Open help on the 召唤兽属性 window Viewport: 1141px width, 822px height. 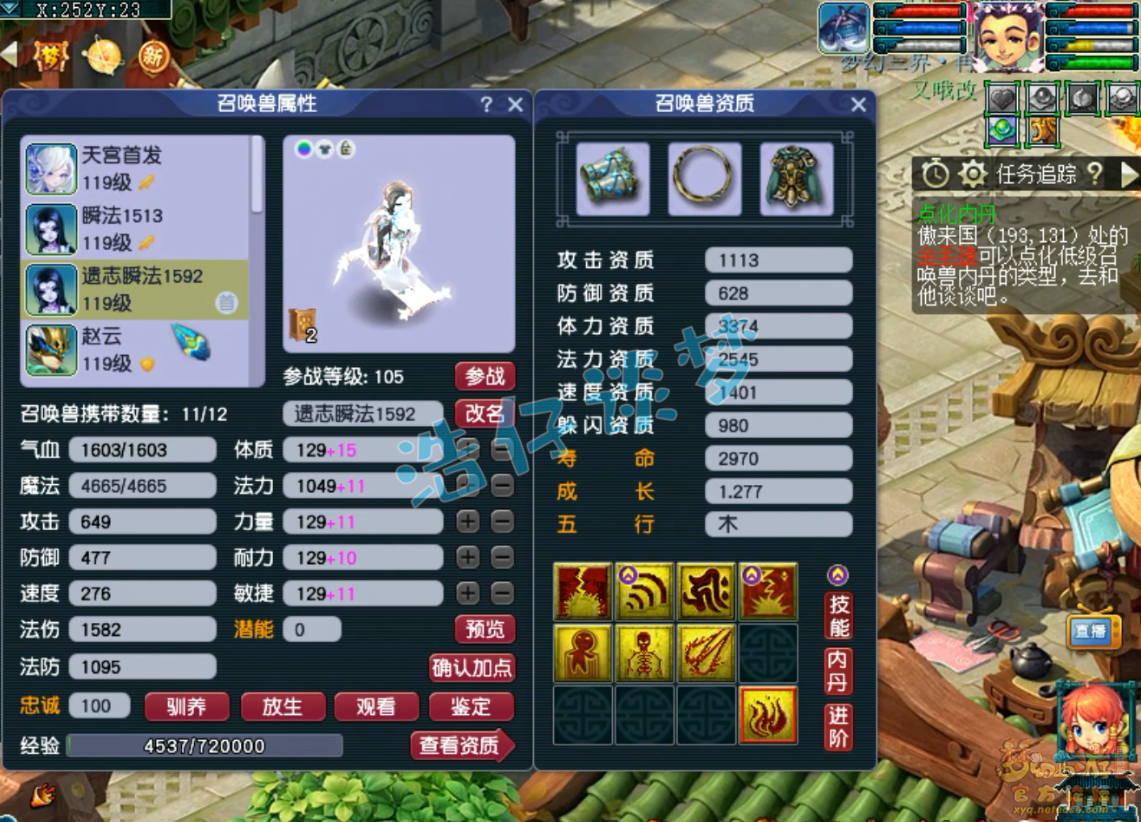coord(487,105)
